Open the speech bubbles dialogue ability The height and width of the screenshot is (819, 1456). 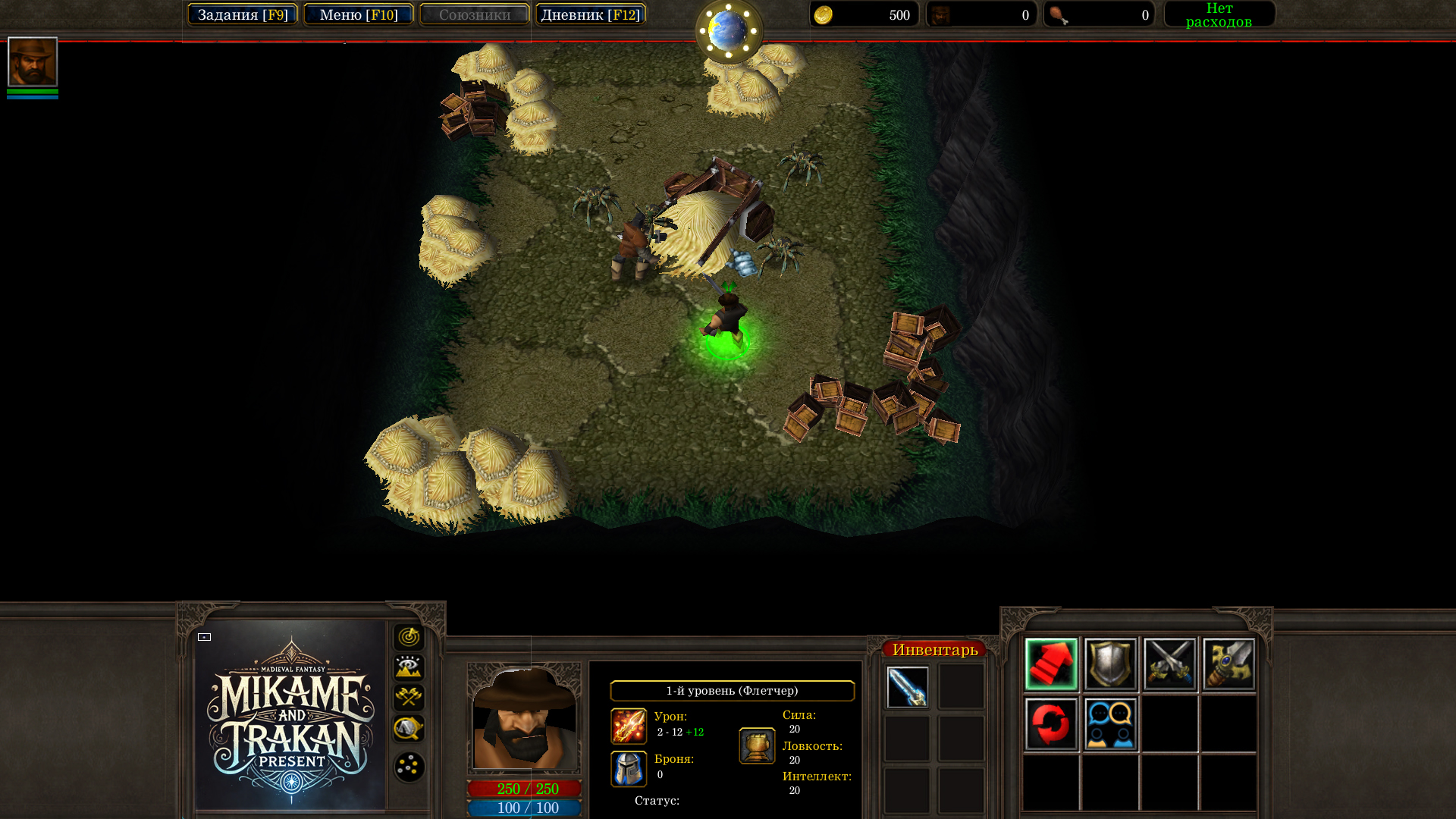pos(1110,724)
